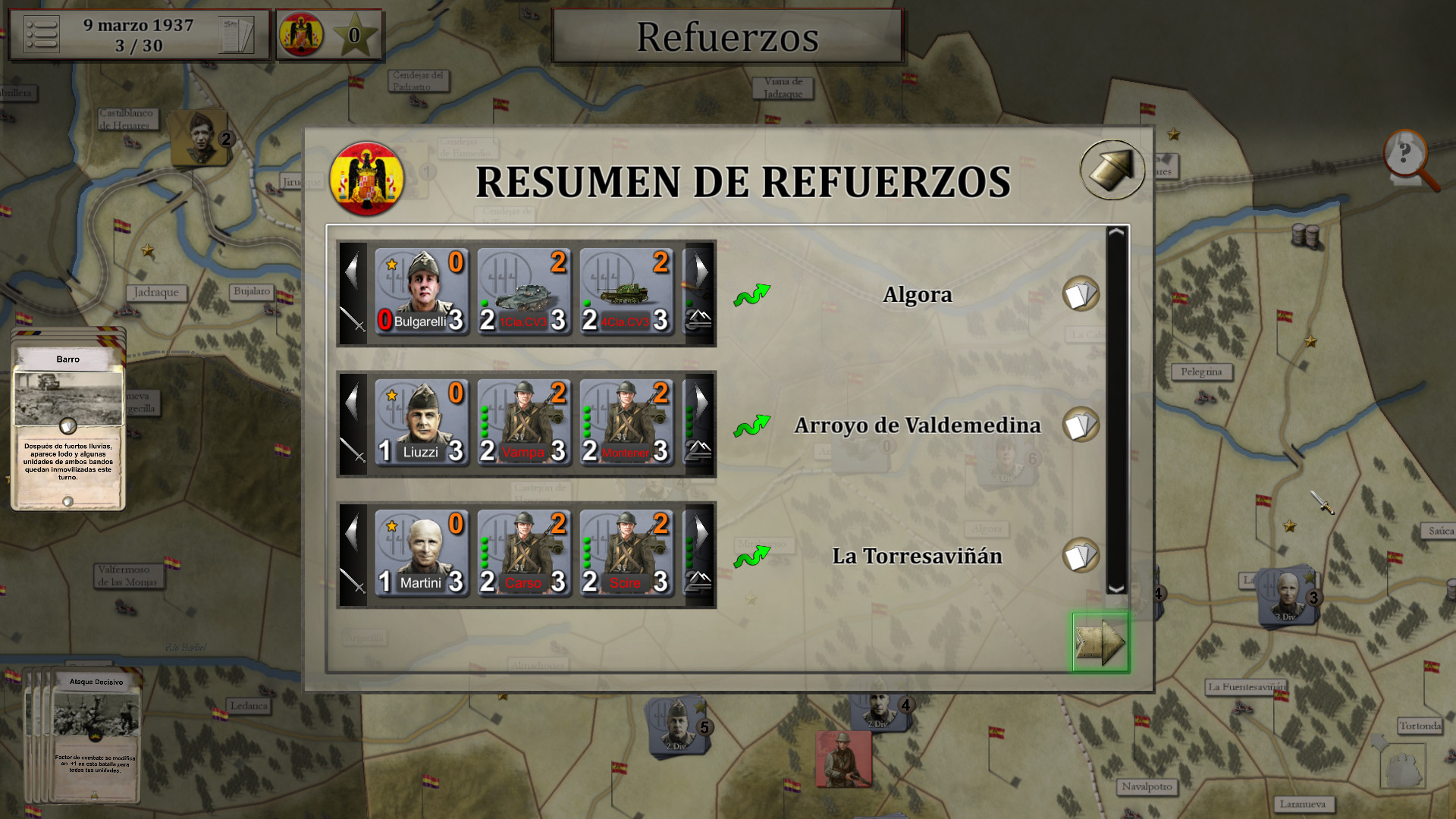Open the turn options list menu
1456x819 pixels.
pos(43,34)
